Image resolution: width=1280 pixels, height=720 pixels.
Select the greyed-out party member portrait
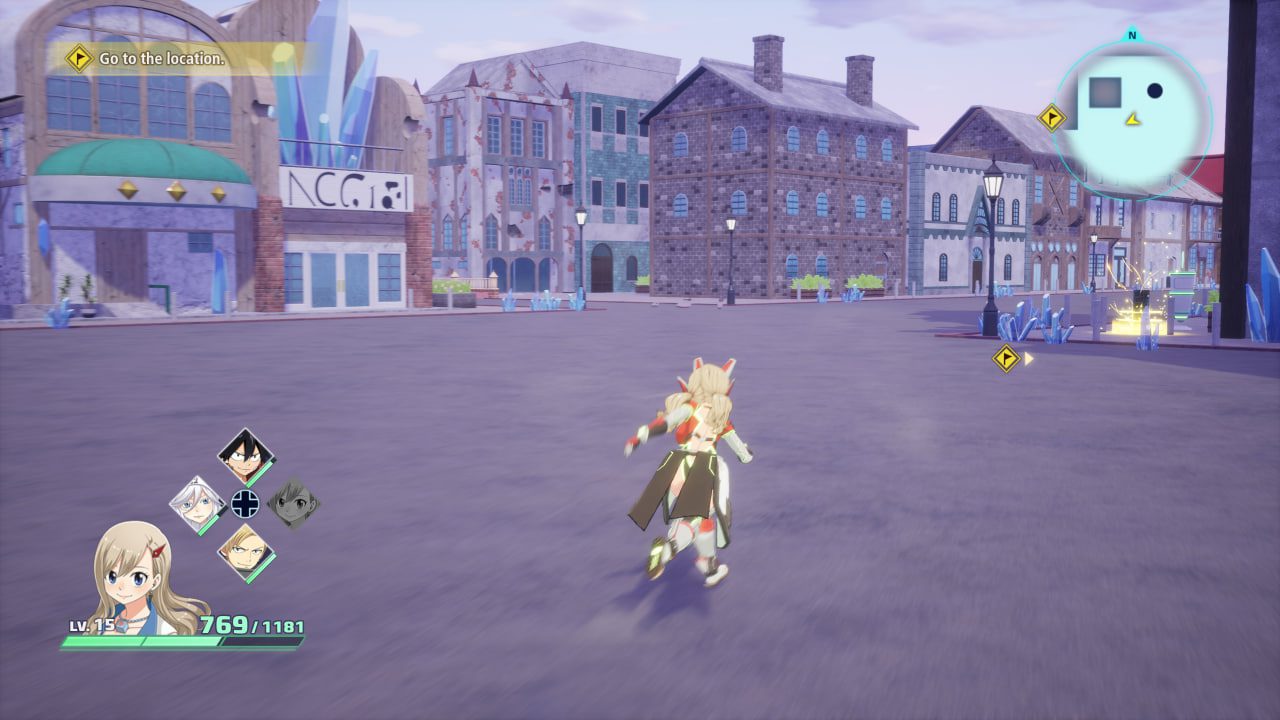pyautogui.click(x=293, y=503)
